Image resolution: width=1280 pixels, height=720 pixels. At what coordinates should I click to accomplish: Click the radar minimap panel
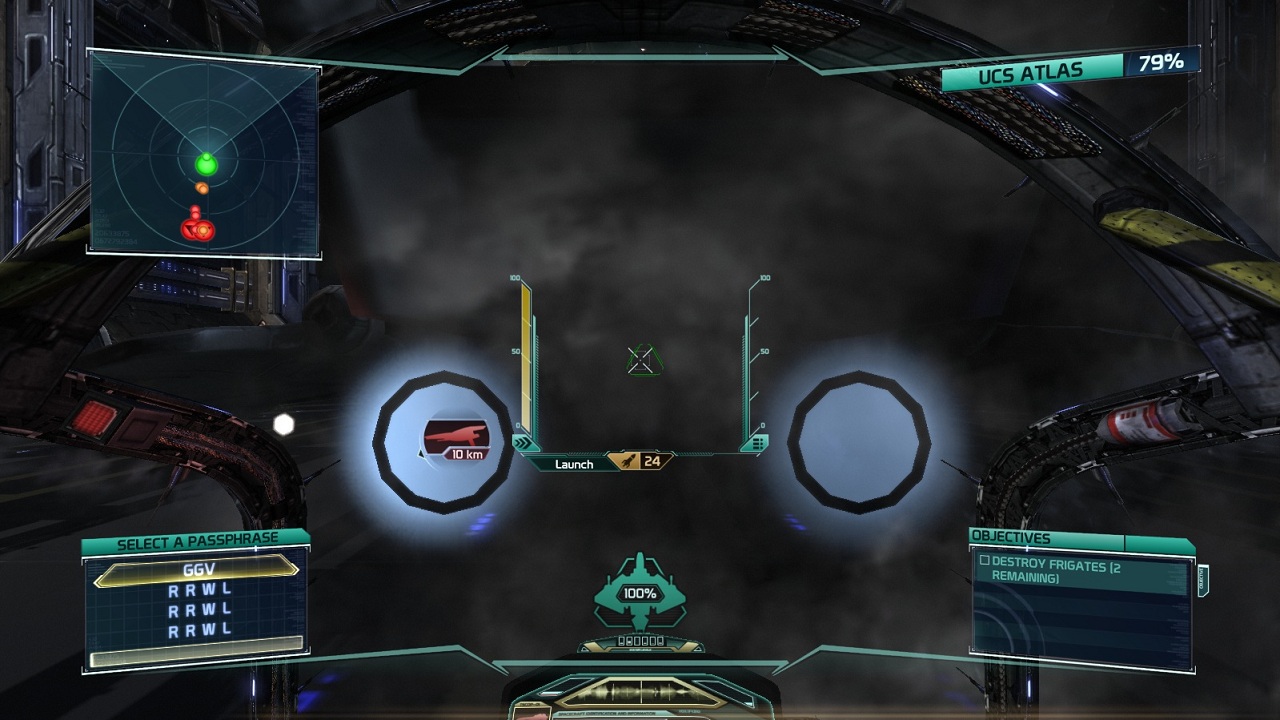tap(204, 155)
